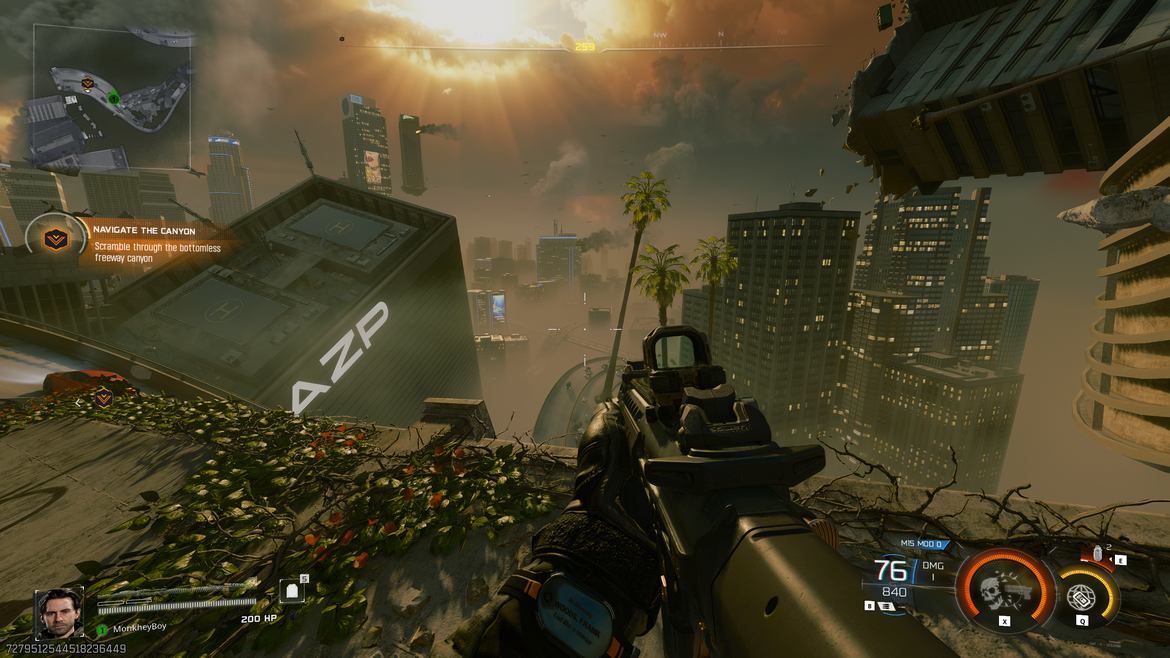Screen dimensions: 1170x658
Task: Activate the skull pistol ability
Action: [1004, 590]
